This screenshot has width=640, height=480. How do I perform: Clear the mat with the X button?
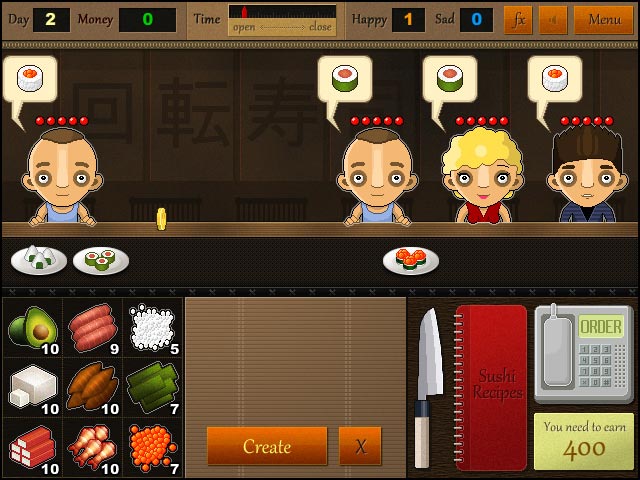click(360, 446)
